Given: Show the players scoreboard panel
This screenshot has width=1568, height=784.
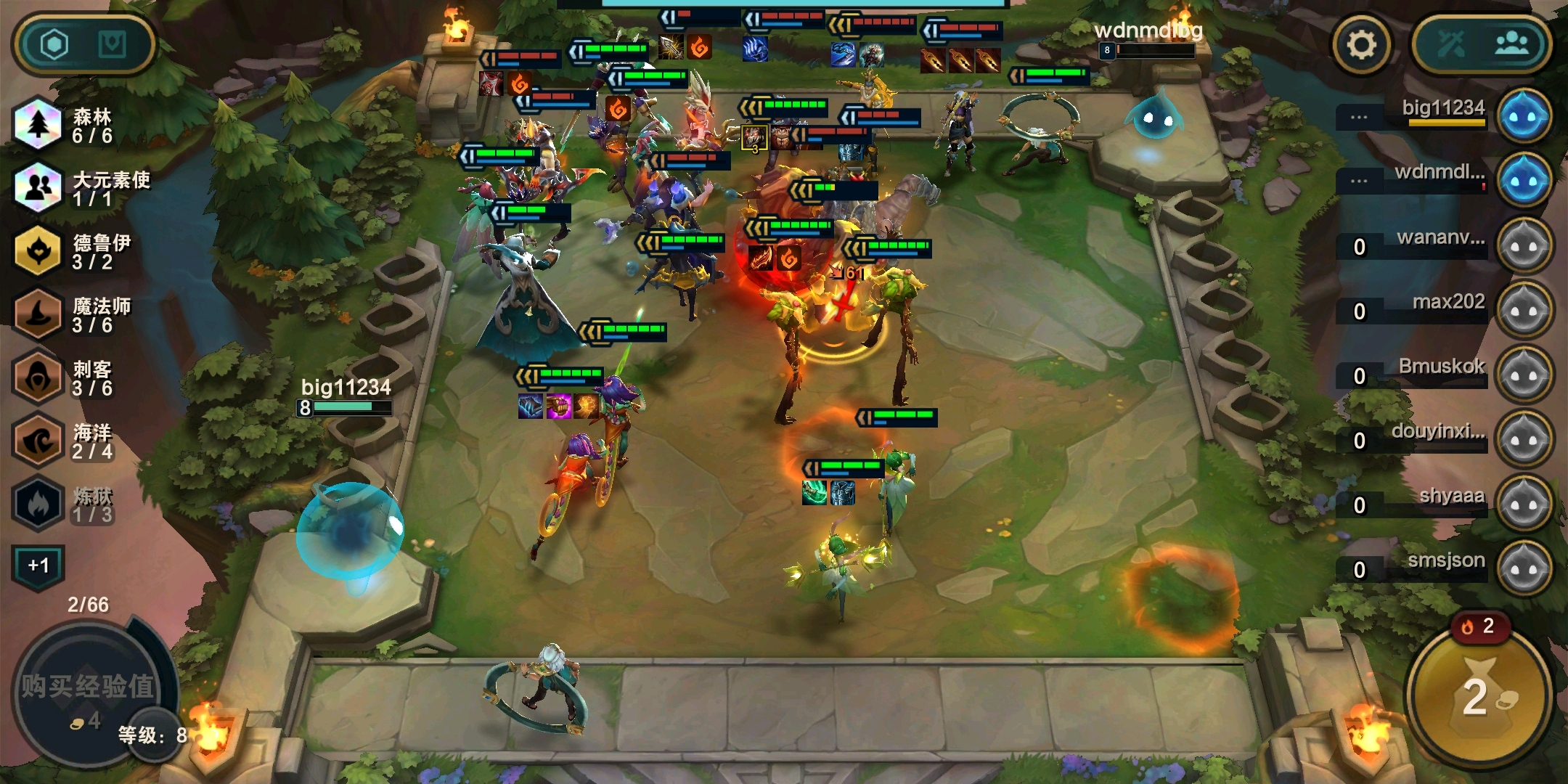Looking at the screenshot, I should tap(1512, 45).
